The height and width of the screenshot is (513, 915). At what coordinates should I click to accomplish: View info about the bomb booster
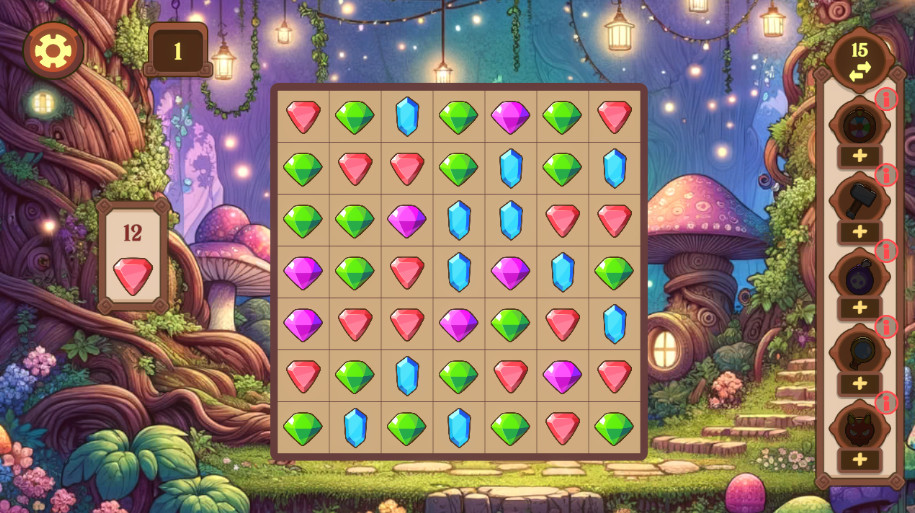(886, 250)
